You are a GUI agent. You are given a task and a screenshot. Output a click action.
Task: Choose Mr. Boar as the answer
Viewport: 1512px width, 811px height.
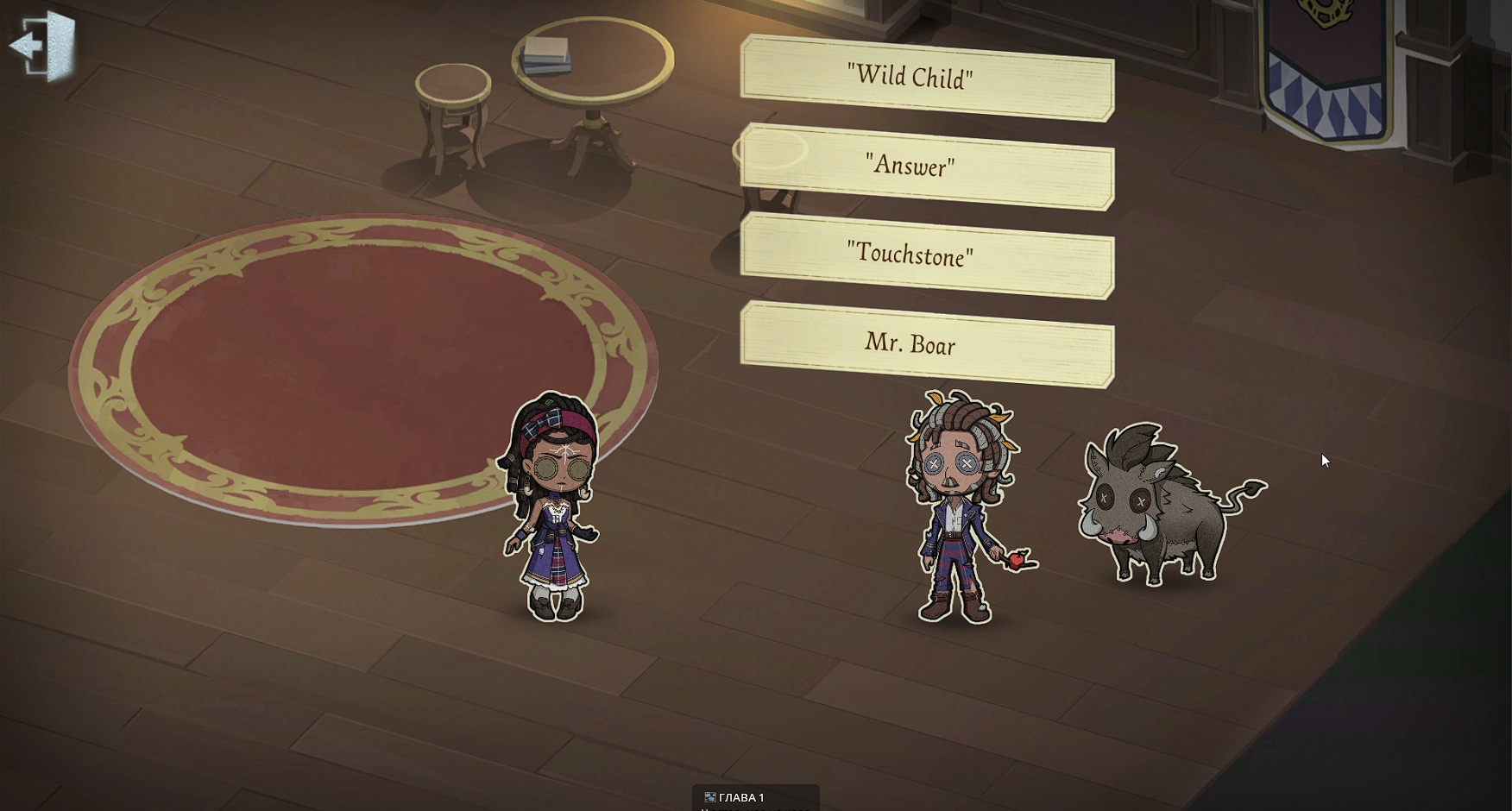[926, 344]
